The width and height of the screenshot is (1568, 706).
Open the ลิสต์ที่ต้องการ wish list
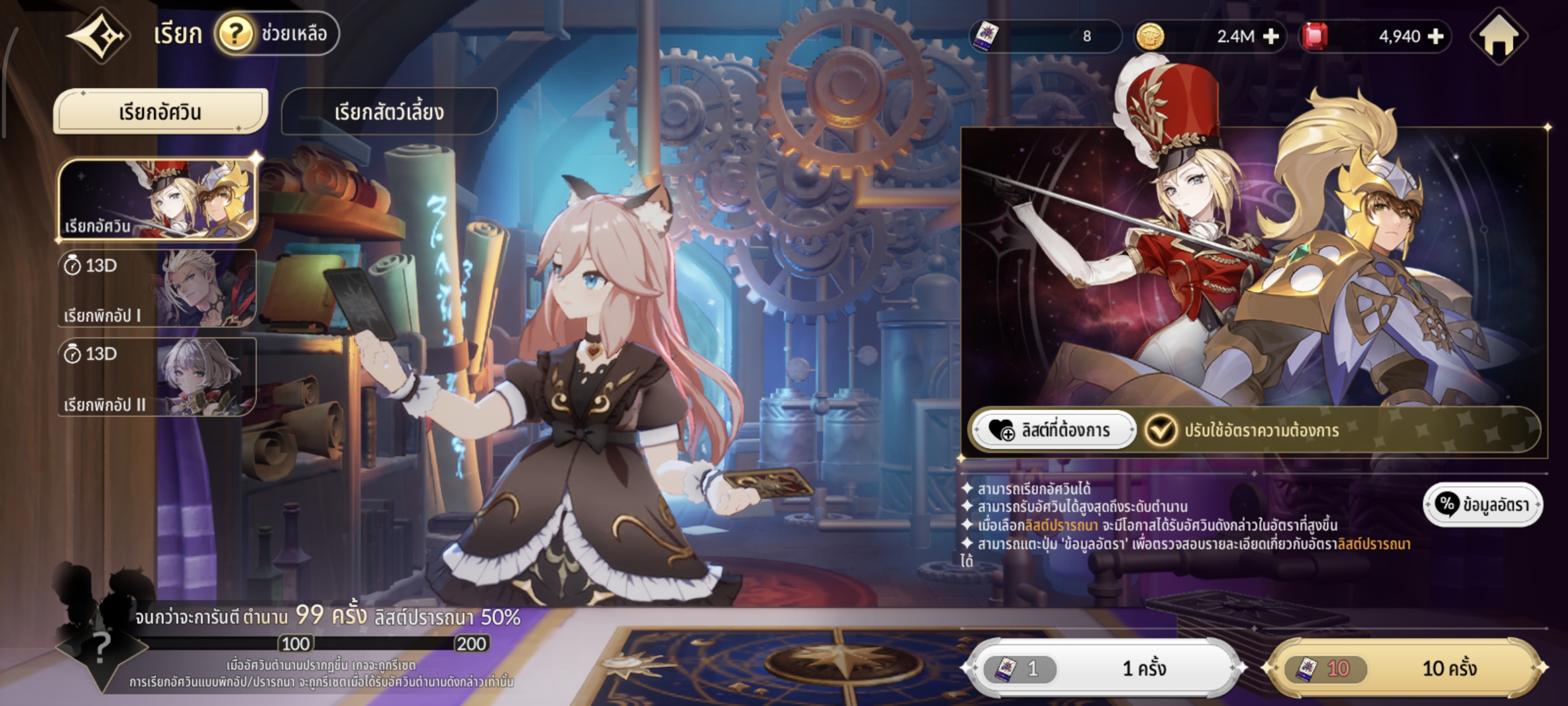coord(1052,430)
